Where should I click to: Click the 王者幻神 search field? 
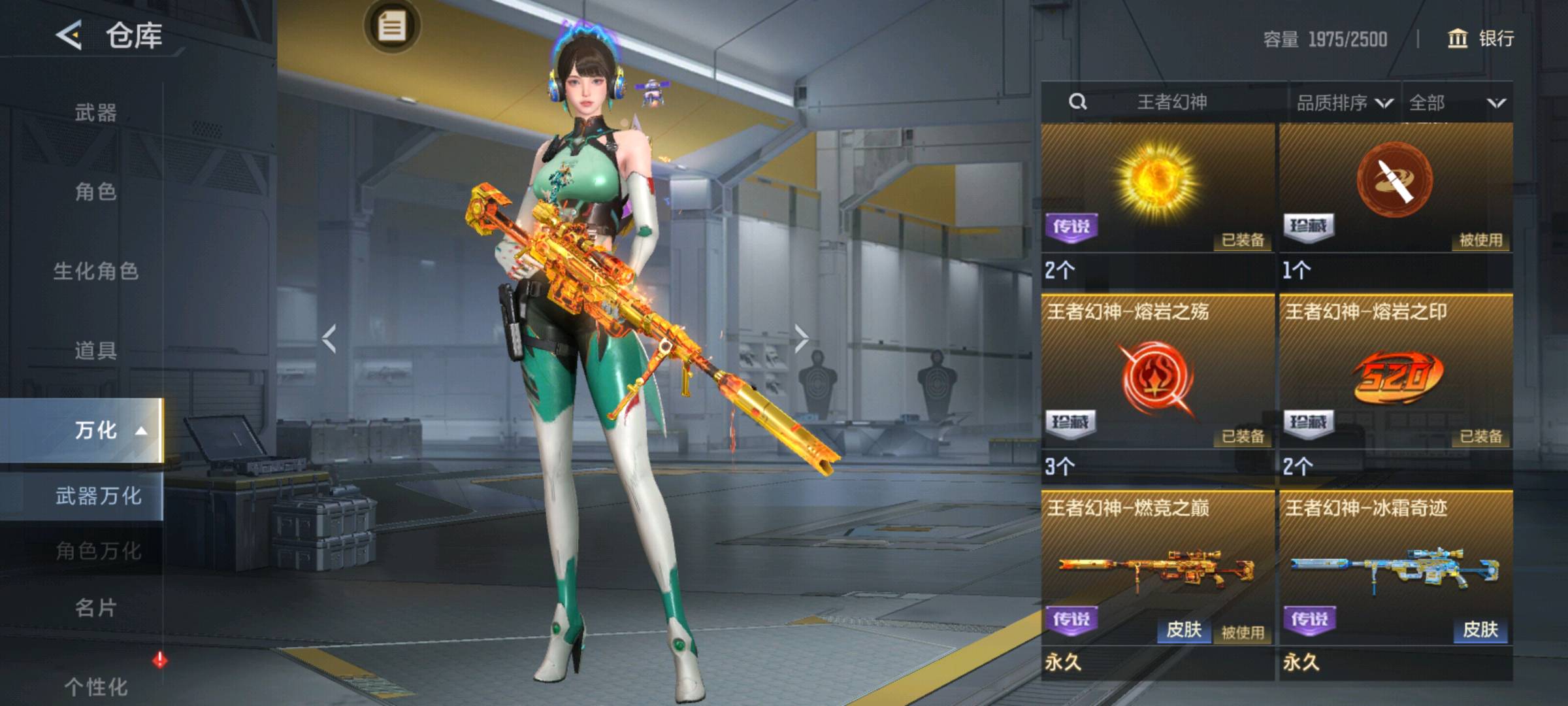[1171, 102]
